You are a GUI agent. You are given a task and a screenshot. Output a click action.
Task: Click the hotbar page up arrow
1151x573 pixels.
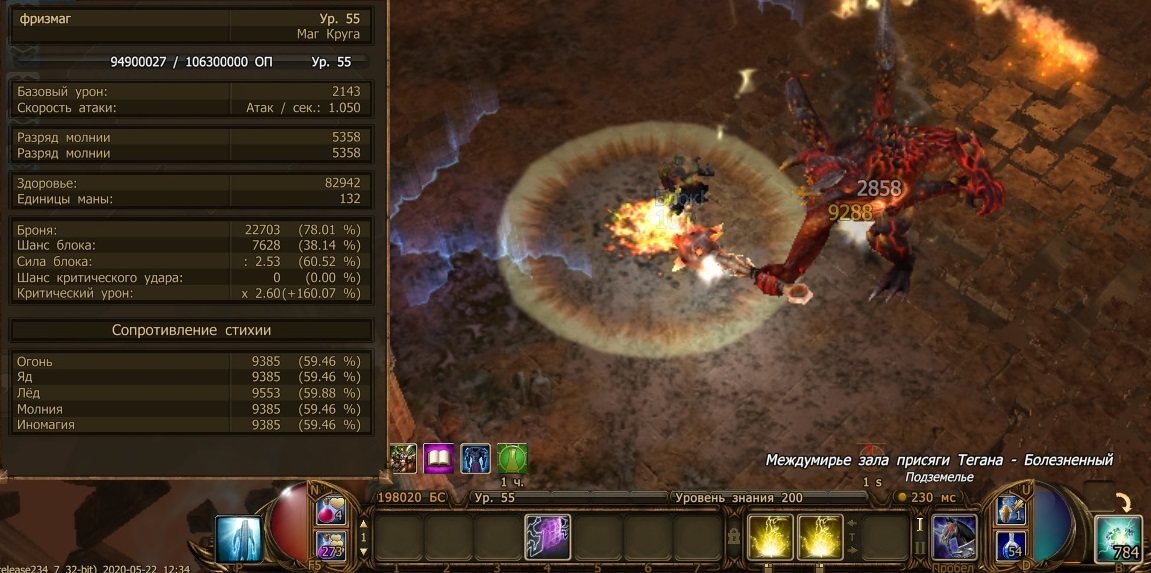point(363,523)
